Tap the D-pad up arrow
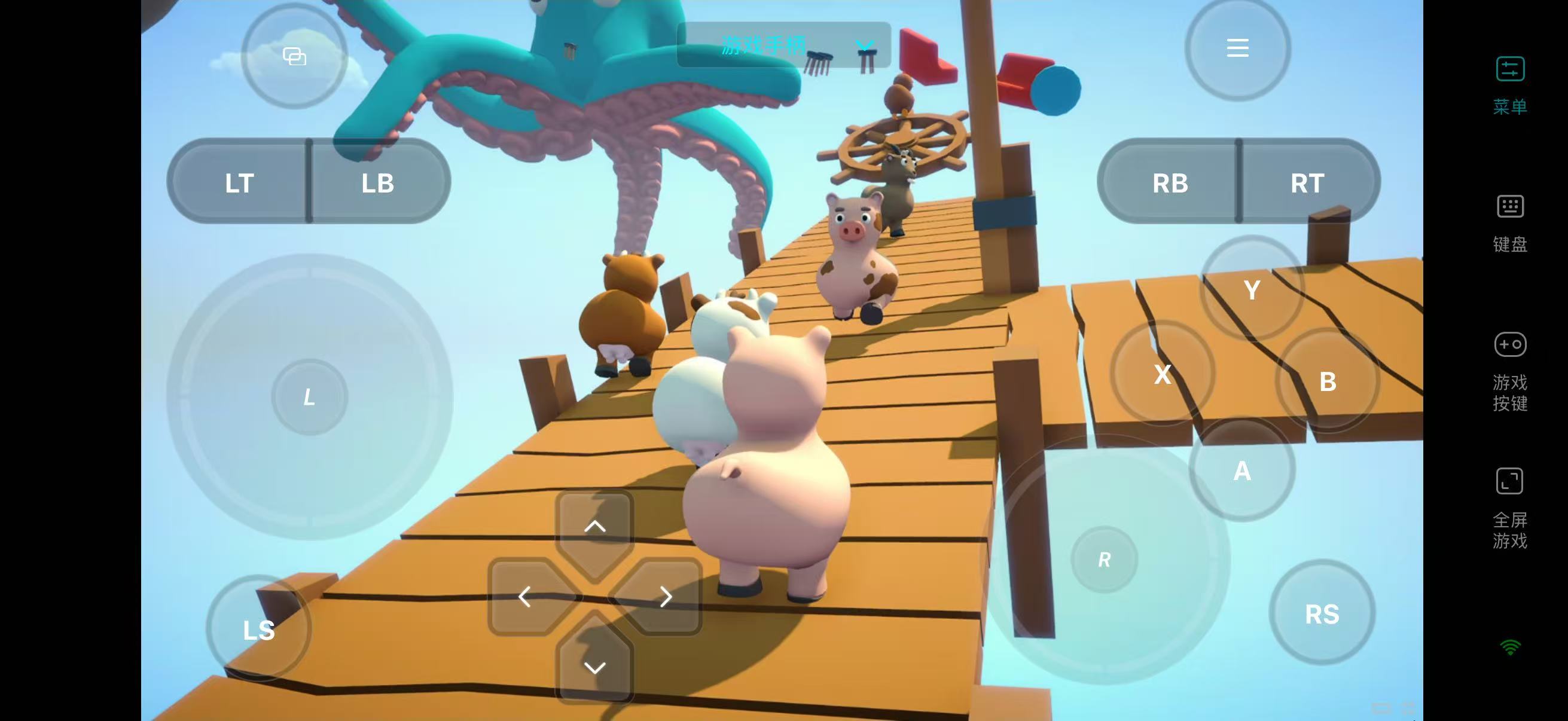This screenshot has height=721, width=1568. 594,526
